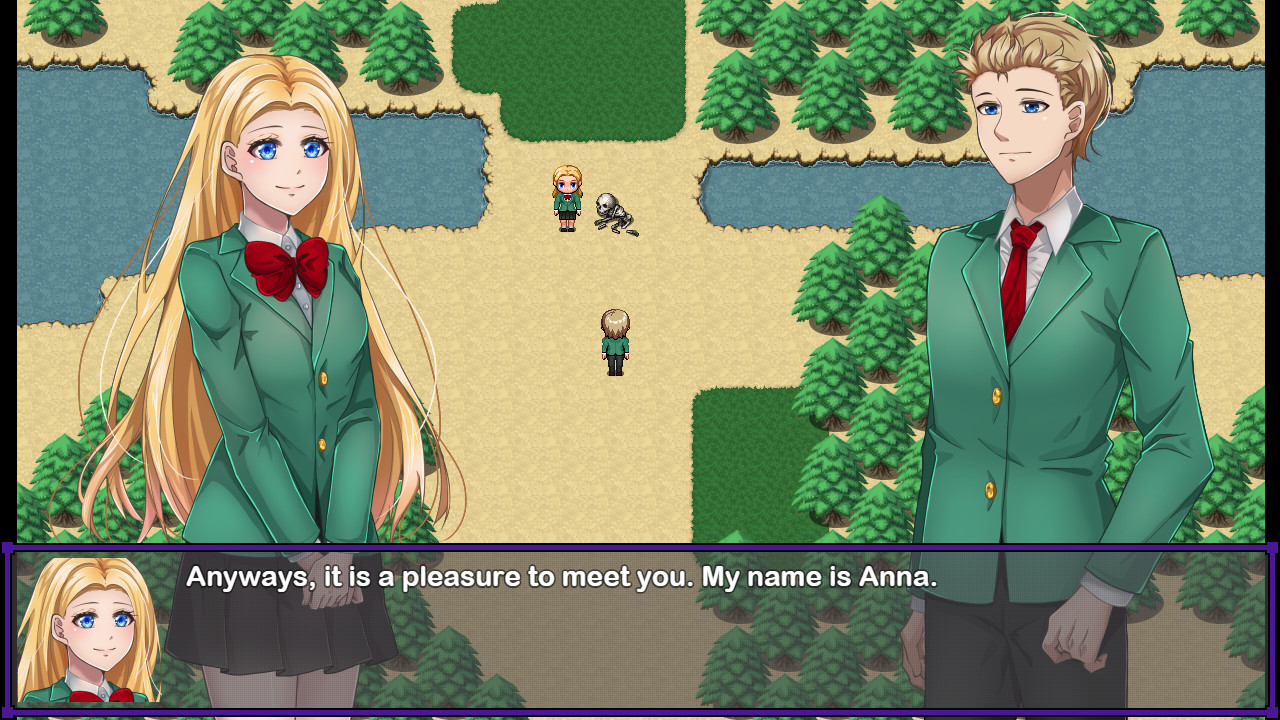
Task: Select the full-size Anna character artwork
Action: coord(280,300)
